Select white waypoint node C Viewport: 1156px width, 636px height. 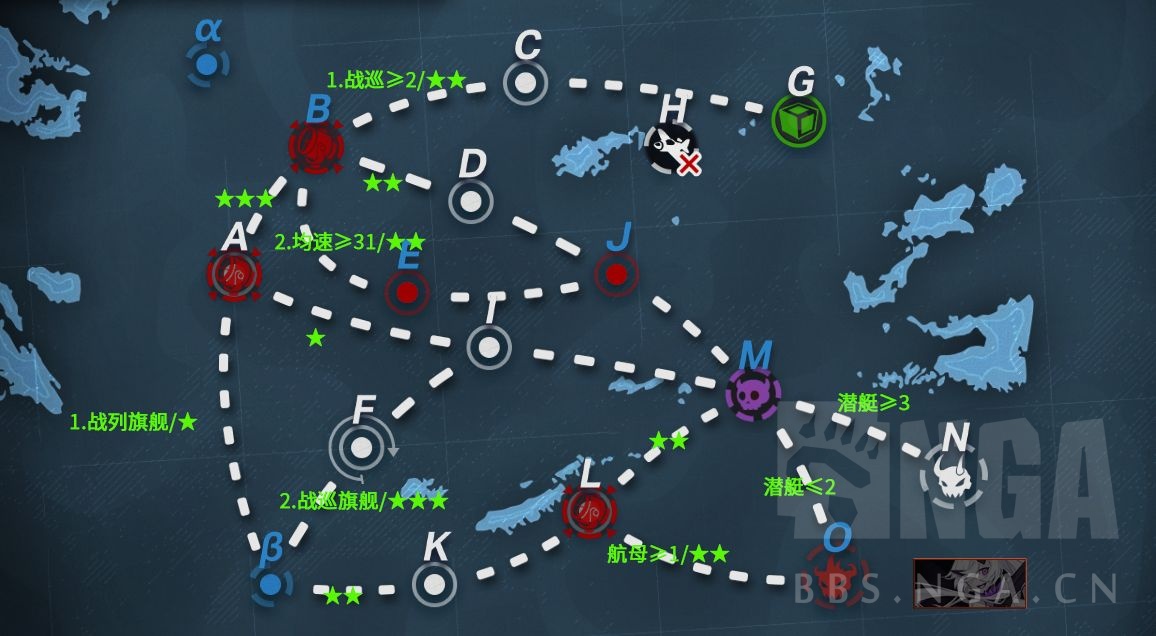(525, 83)
